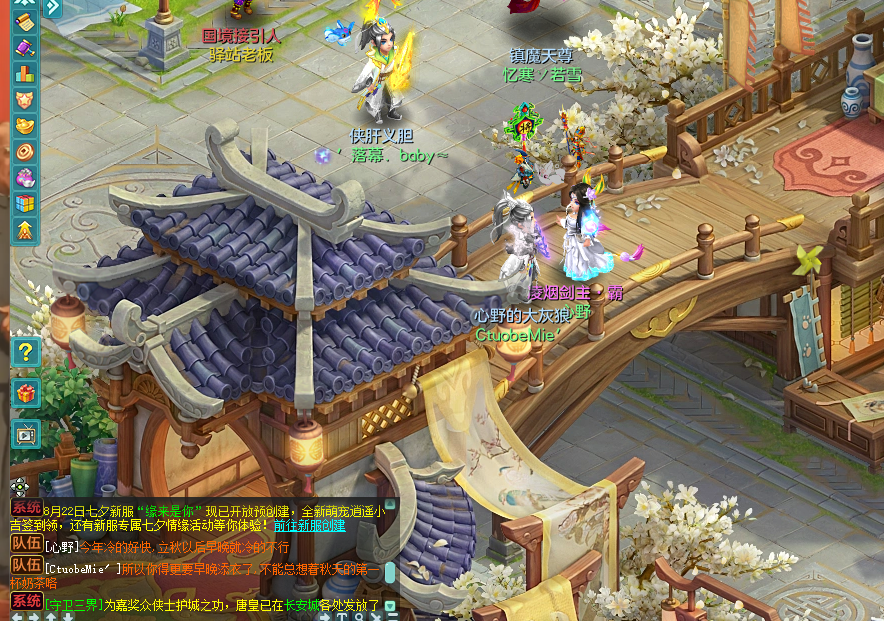The image size is (884, 621).
Task: Open the scroll icon in the sidebar
Action: [x=24, y=21]
